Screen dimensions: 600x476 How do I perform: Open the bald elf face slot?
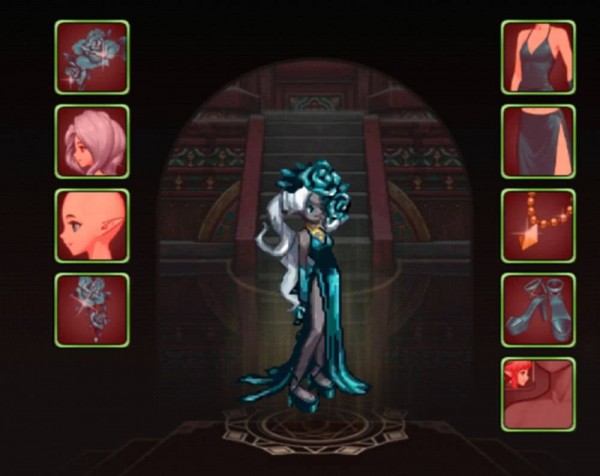point(92,226)
